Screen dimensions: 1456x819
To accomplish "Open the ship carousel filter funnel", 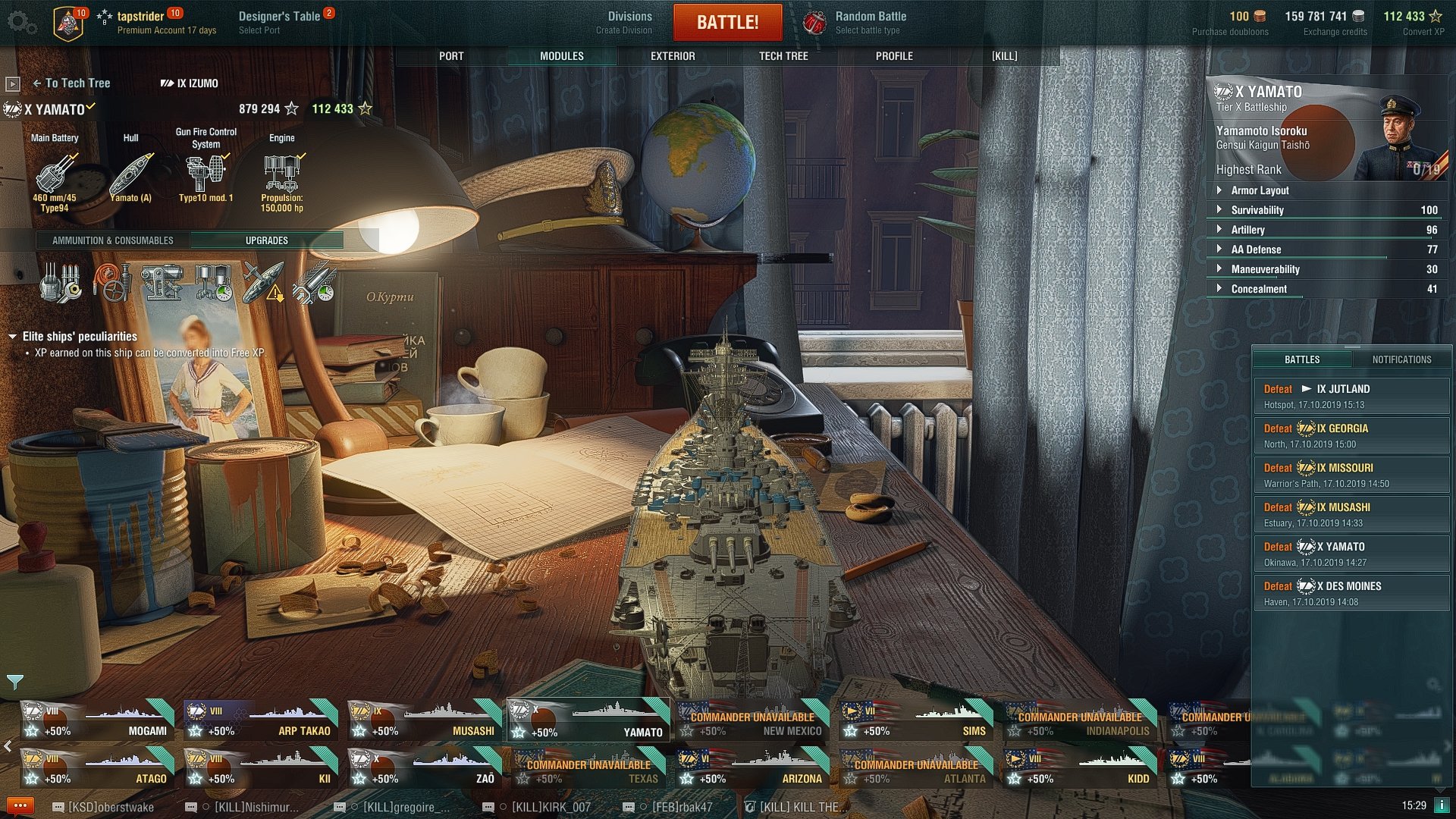I will pos(15,682).
